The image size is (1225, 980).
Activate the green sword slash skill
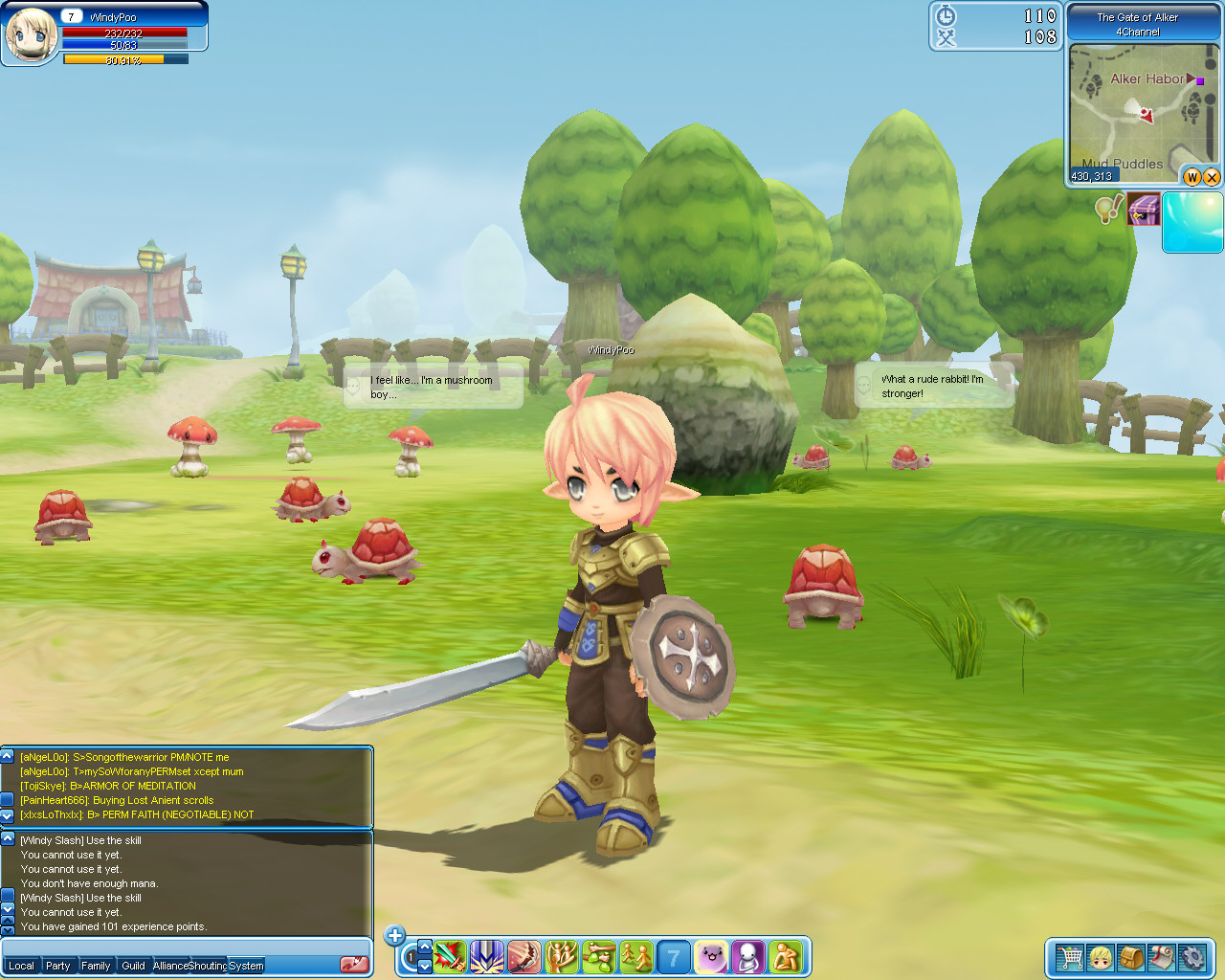click(x=449, y=956)
